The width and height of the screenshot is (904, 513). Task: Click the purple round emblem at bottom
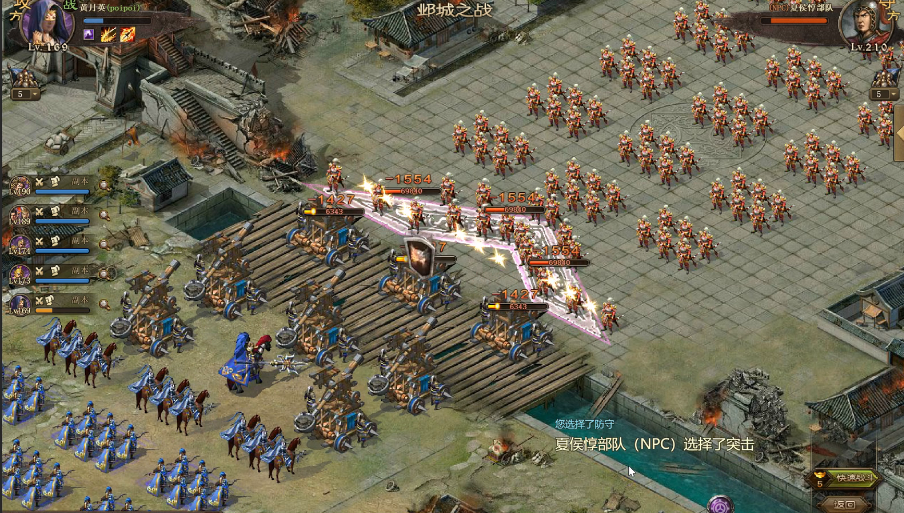click(721, 504)
